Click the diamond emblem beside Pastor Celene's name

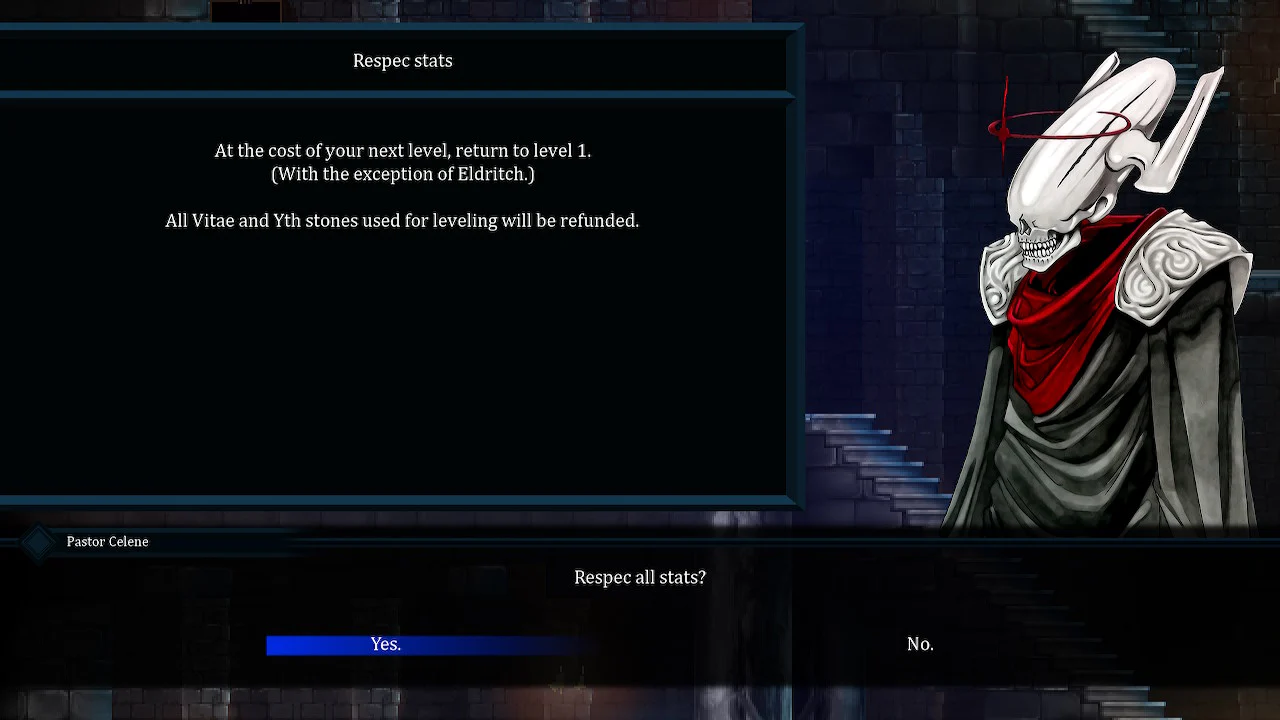37,541
